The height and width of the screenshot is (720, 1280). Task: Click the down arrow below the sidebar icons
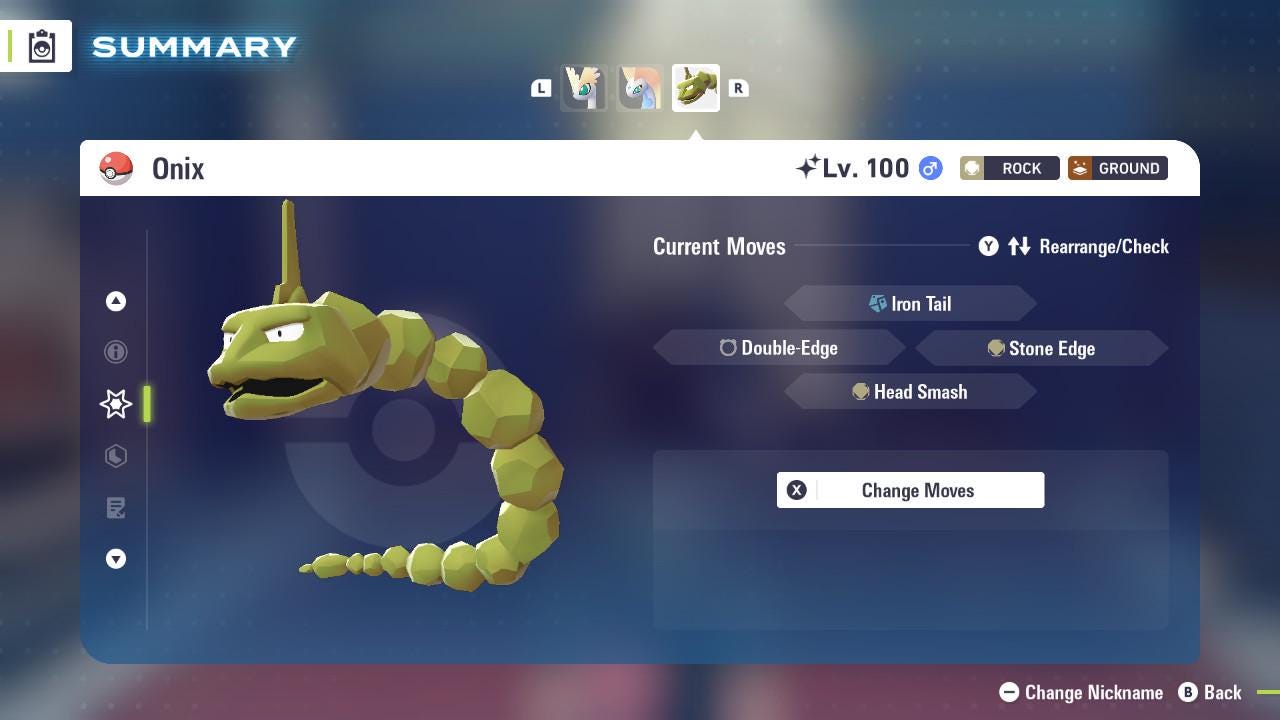pos(116,559)
